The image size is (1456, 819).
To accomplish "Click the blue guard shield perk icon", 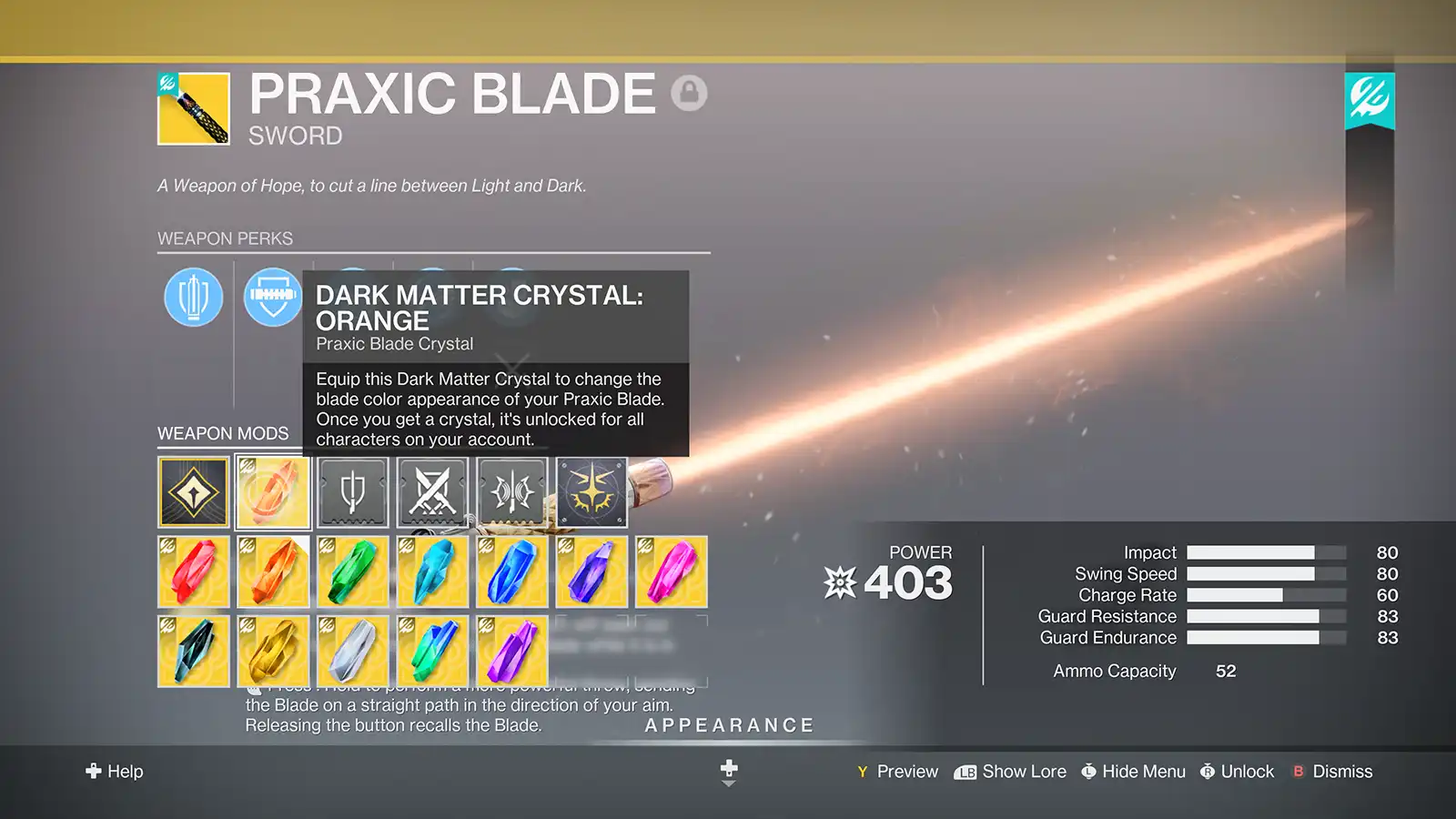I will click(x=272, y=298).
